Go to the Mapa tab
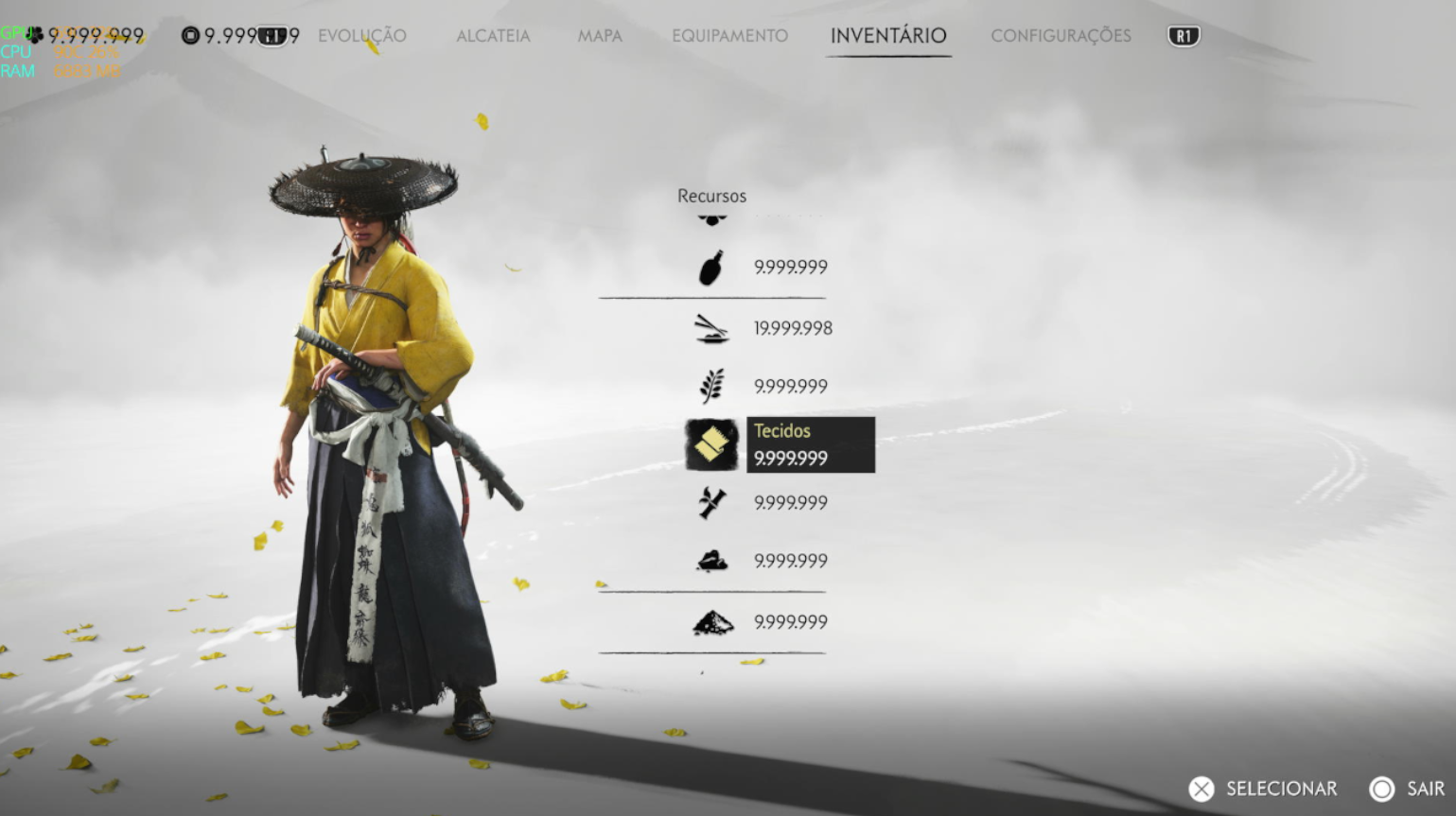The height and width of the screenshot is (816, 1456). click(x=600, y=36)
